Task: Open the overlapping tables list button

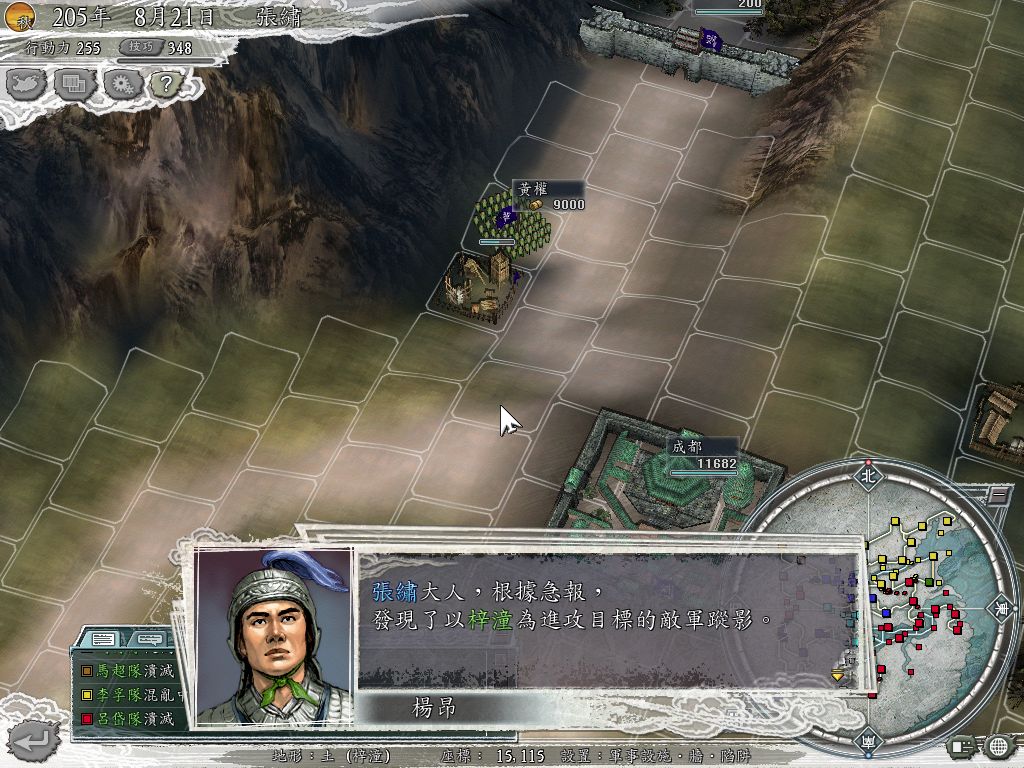Action: click(x=74, y=85)
